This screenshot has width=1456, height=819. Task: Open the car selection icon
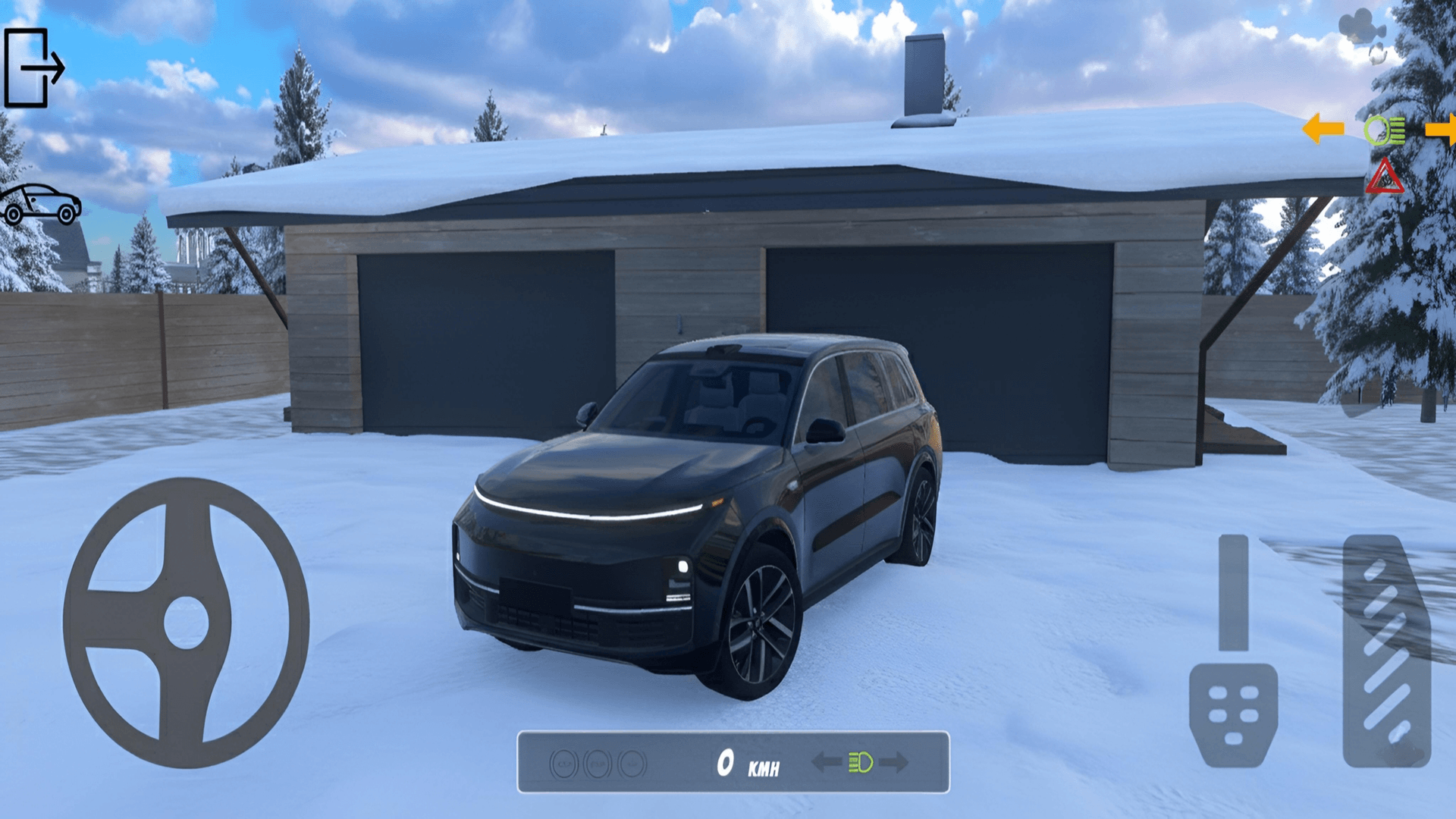click(x=40, y=204)
